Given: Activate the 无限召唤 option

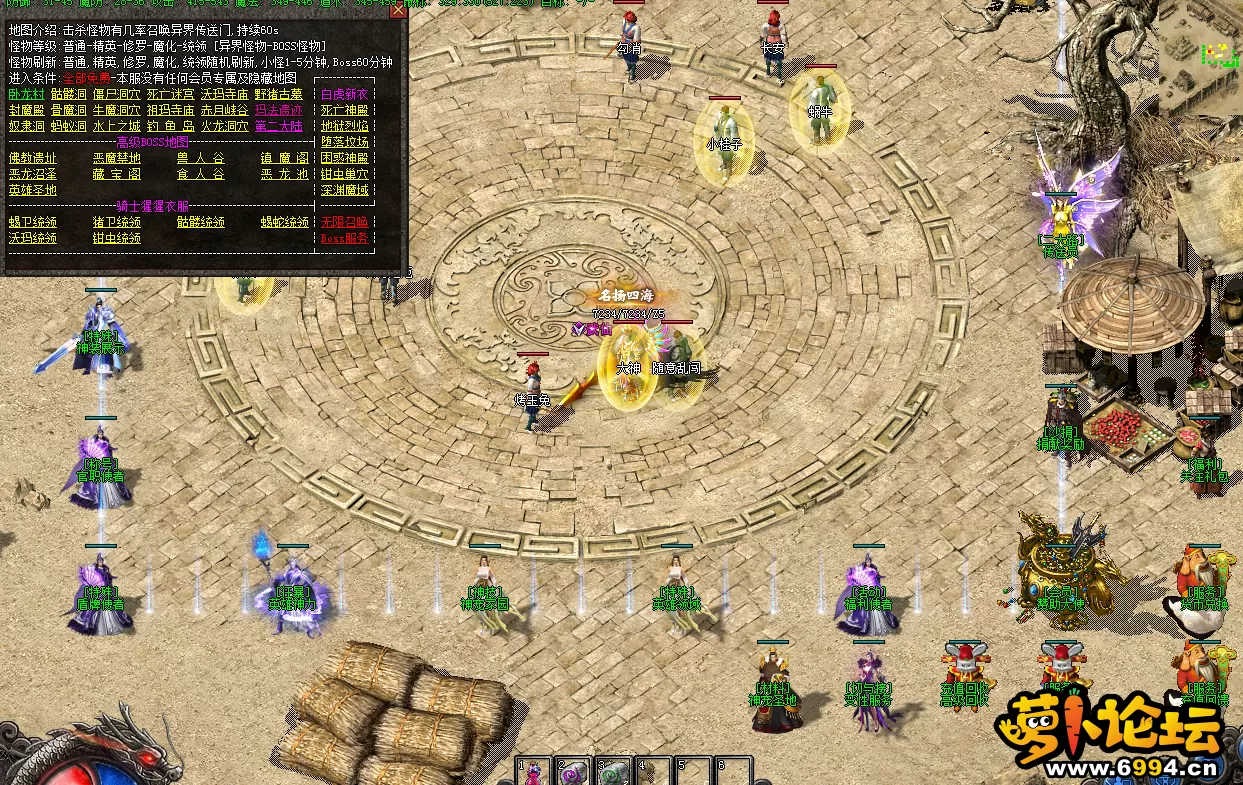Looking at the screenshot, I should (x=345, y=222).
